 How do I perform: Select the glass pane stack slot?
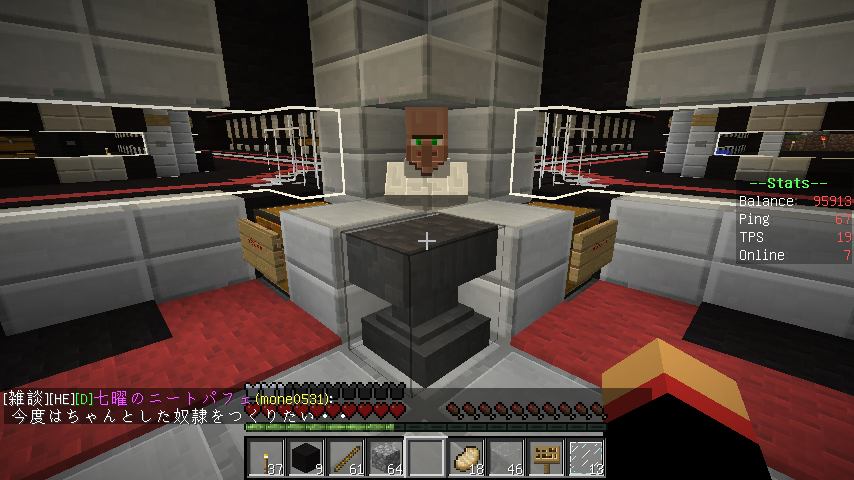[586, 458]
